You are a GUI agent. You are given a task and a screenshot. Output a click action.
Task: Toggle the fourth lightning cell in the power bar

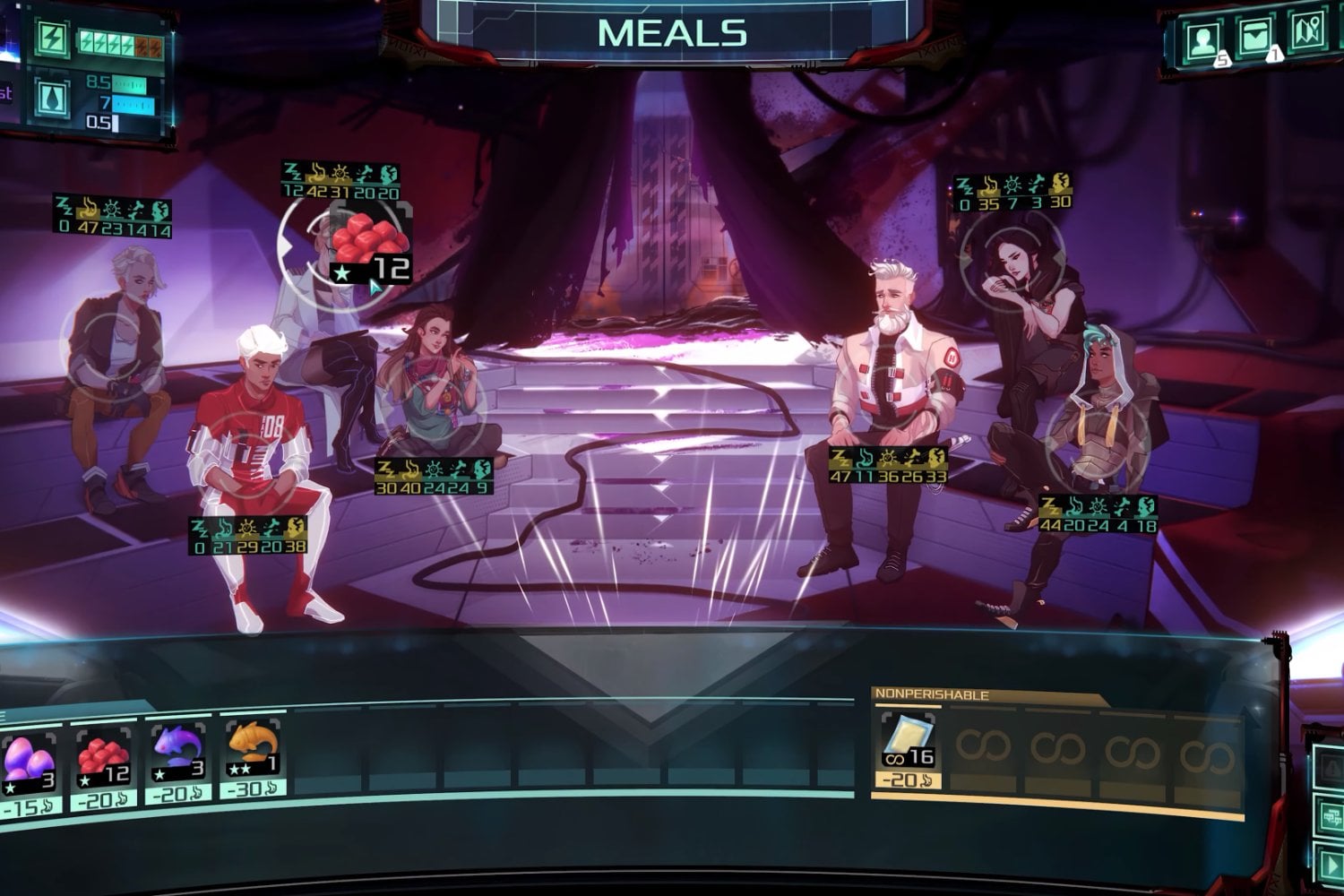click(x=127, y=43)
